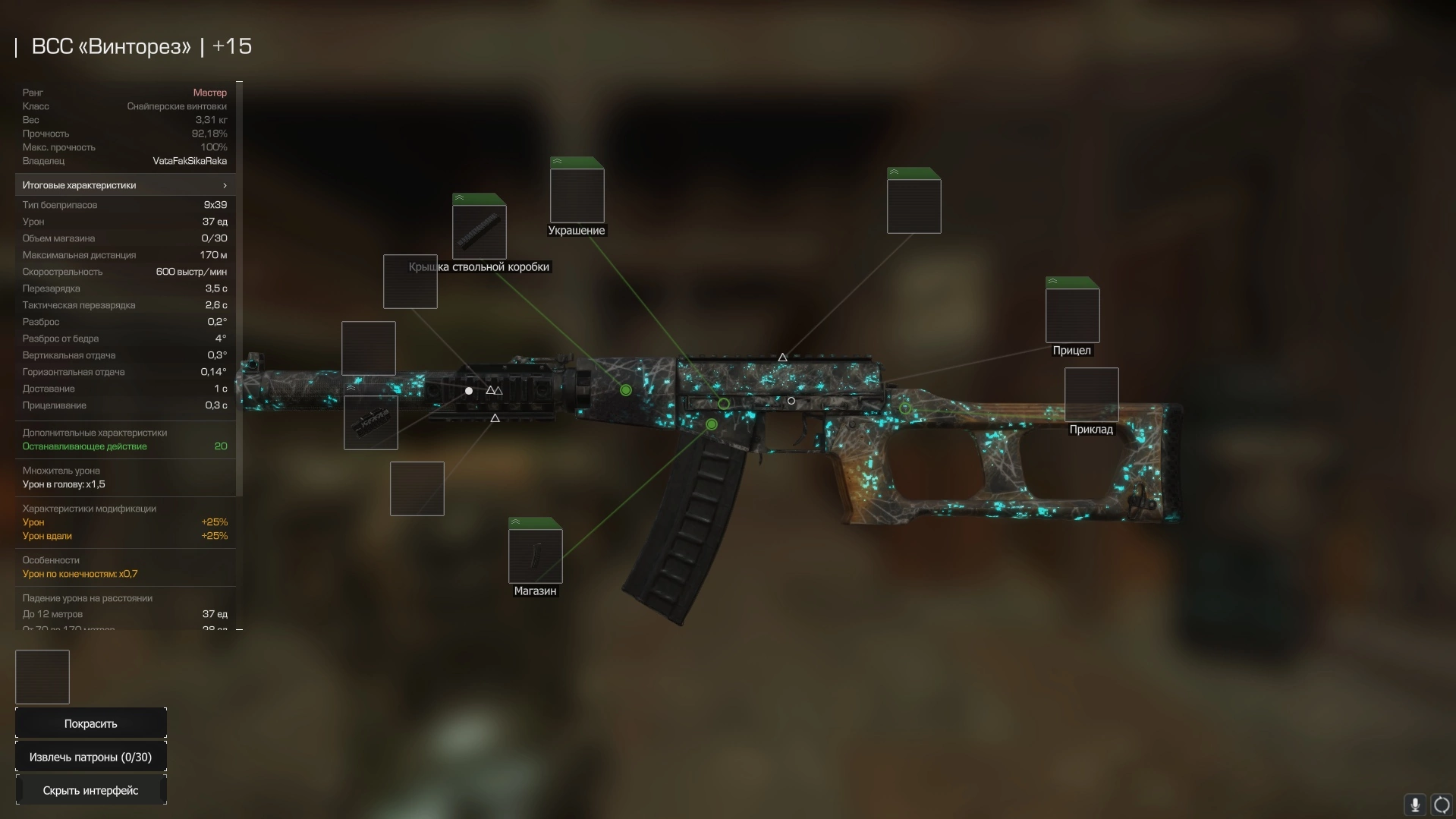Select the Прицел attachment slot
This screenshot has height=819, width=1456.
click(1072, 315)
